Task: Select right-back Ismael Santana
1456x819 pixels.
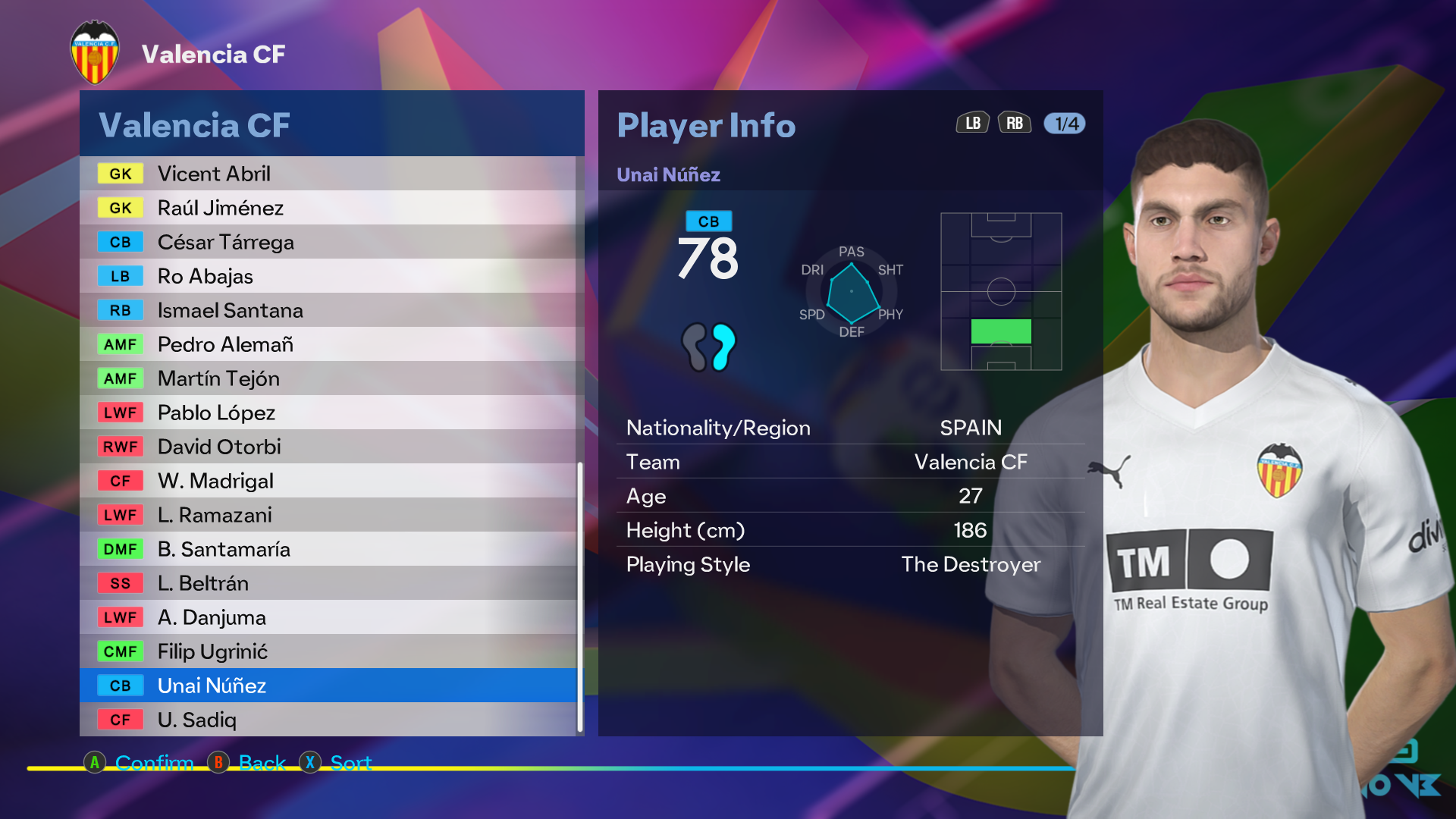Action: (328, 310)
